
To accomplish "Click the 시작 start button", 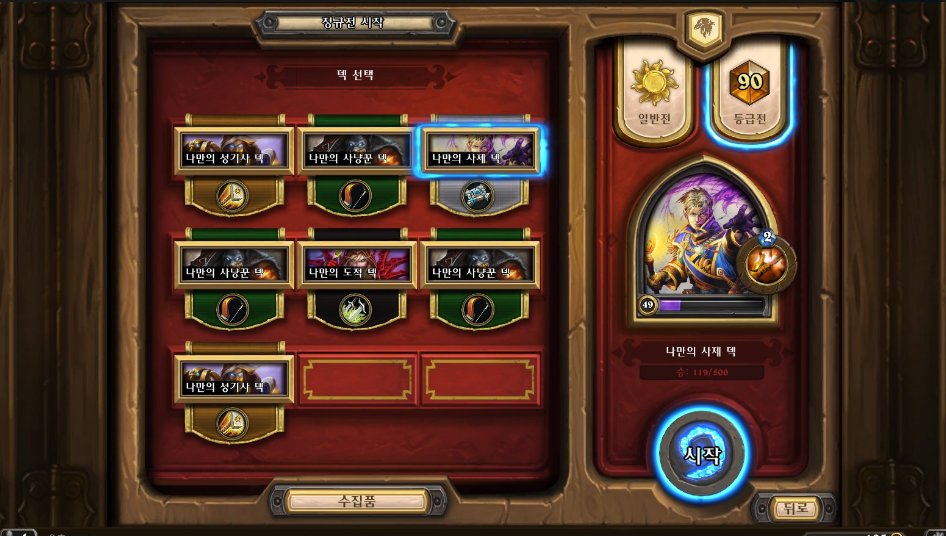I will [701, 455].
